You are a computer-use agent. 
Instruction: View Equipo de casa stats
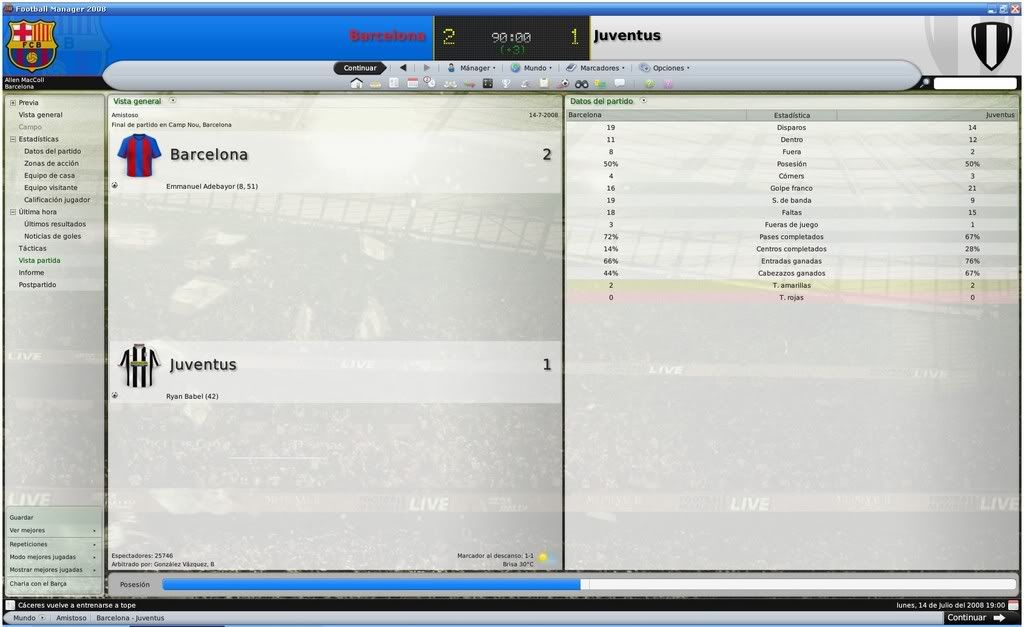49,175
